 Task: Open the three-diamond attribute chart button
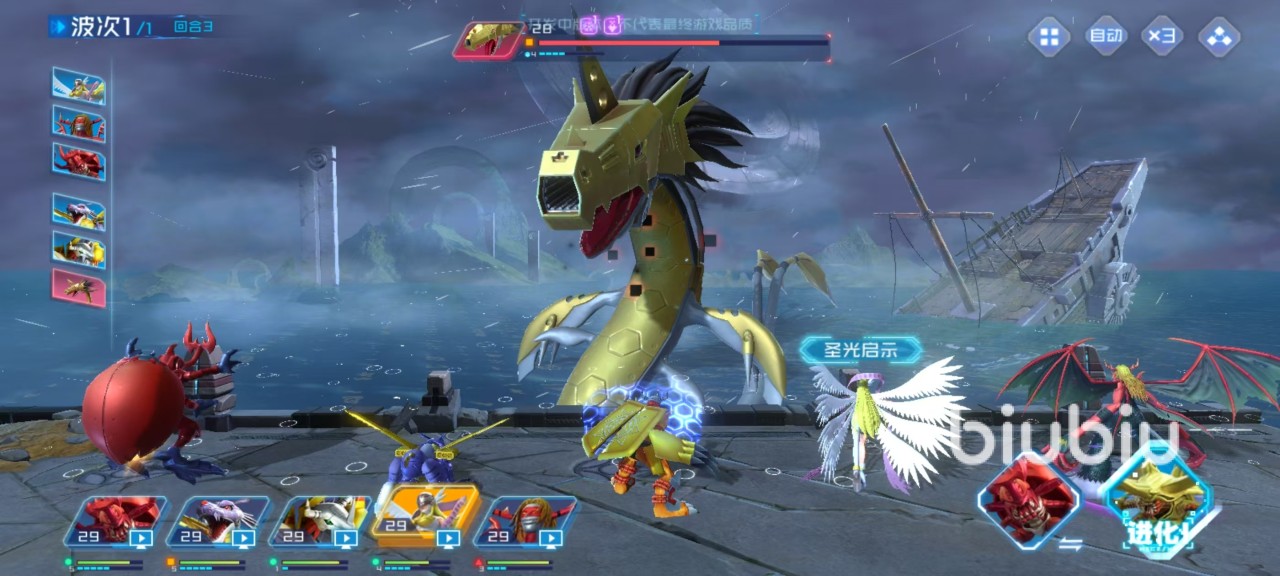point(1219,38)
